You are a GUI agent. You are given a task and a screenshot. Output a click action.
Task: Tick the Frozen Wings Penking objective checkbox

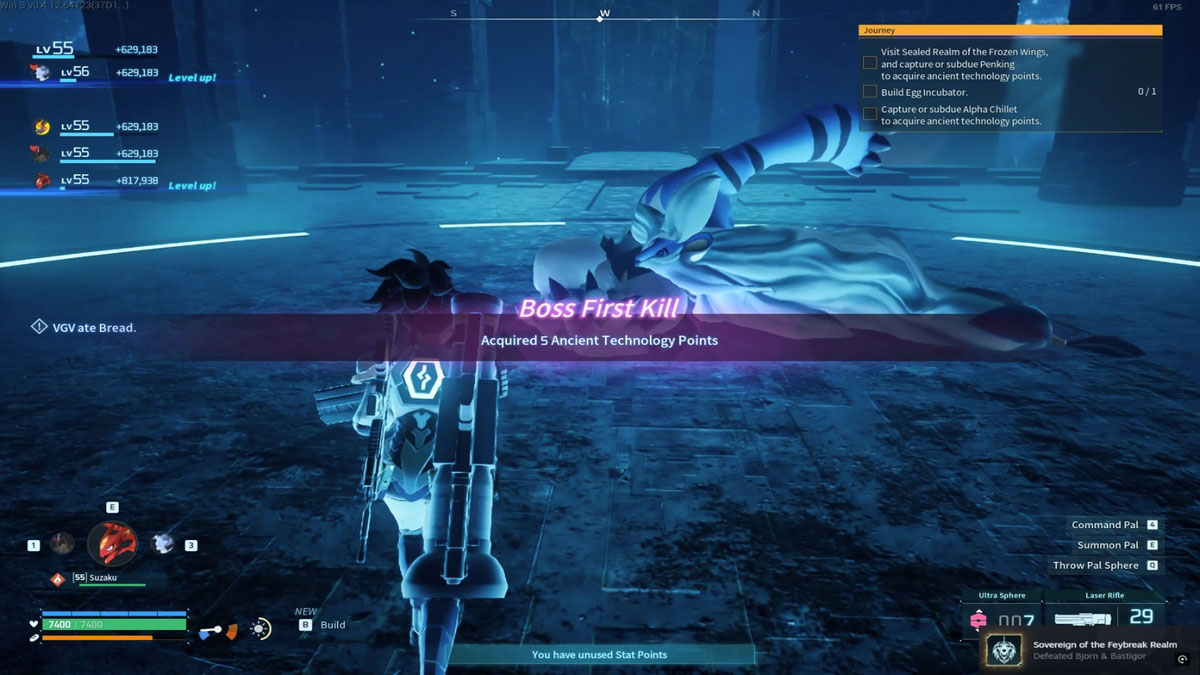click(x=870, y=63)
